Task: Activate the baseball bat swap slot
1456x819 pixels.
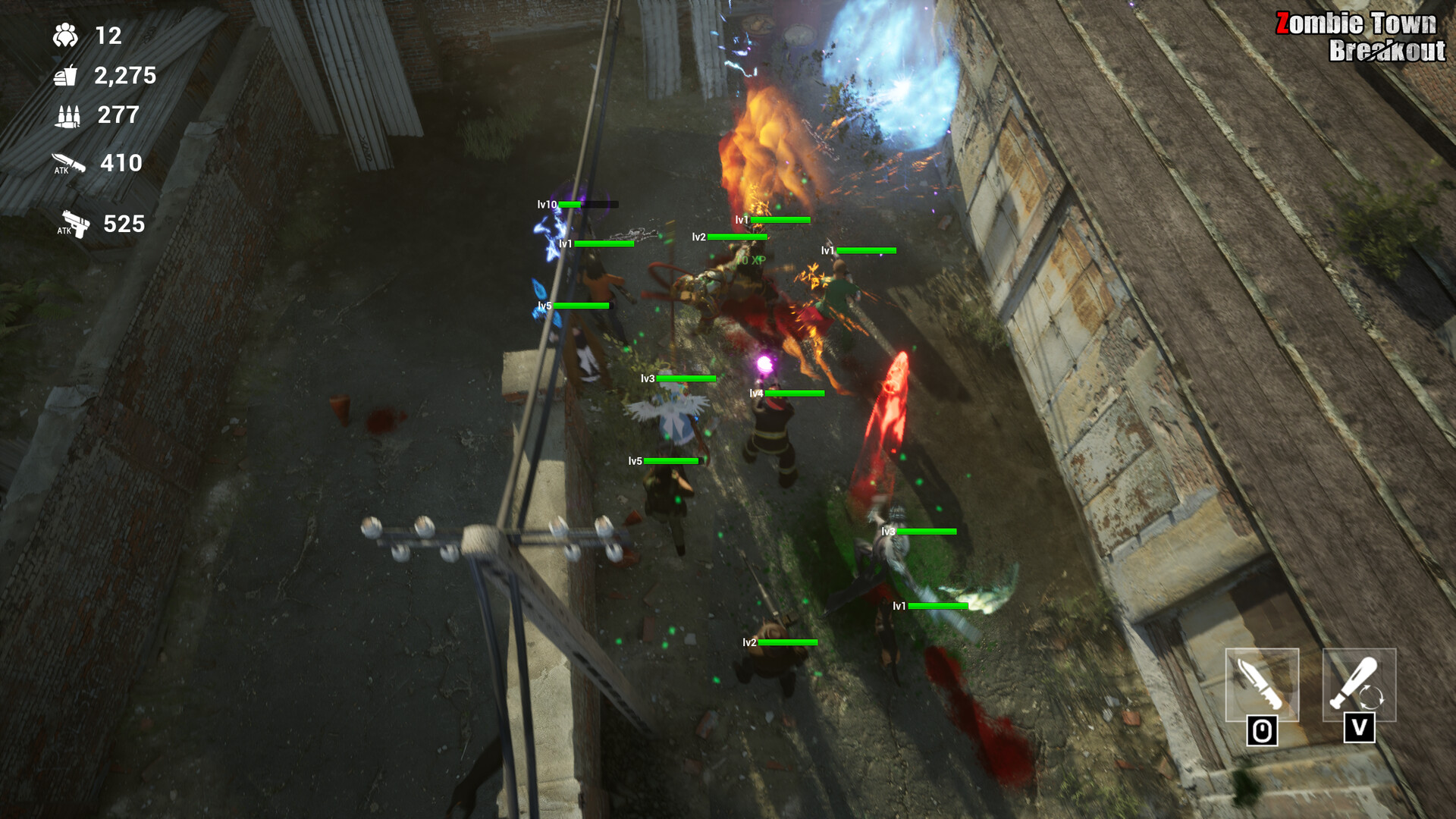Action: click(1359, 684)
